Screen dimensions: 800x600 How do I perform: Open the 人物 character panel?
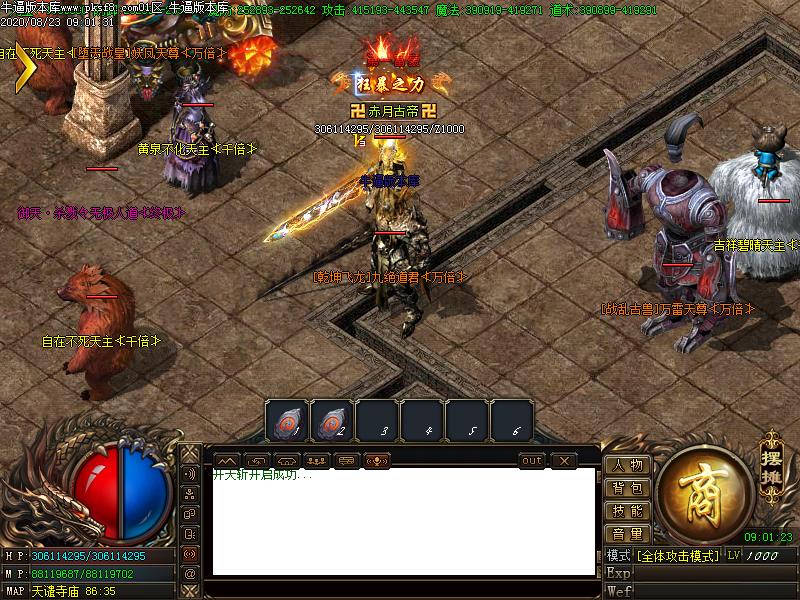coord(627,465)
